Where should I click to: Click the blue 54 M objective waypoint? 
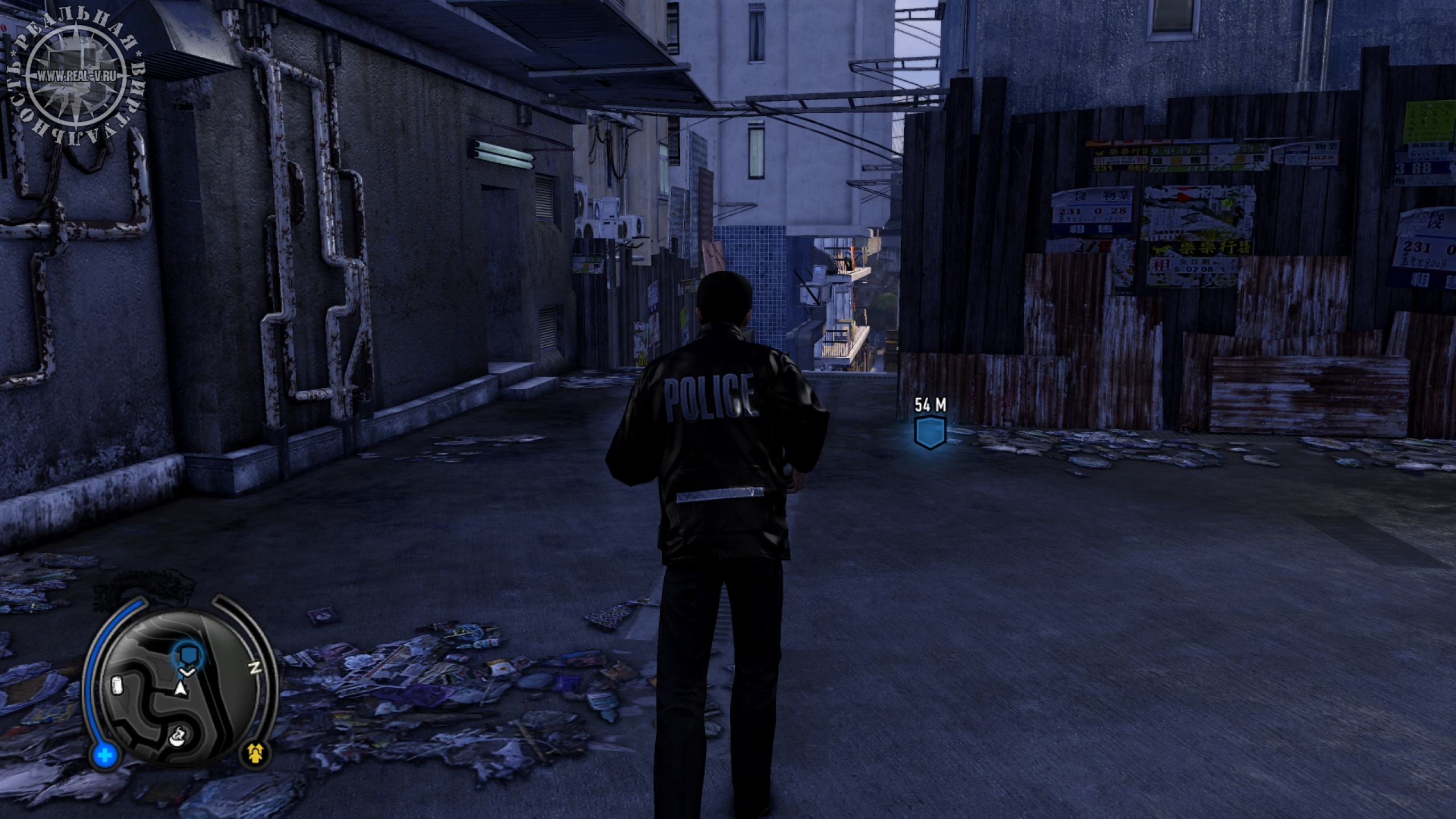click(x=929, y=432)
